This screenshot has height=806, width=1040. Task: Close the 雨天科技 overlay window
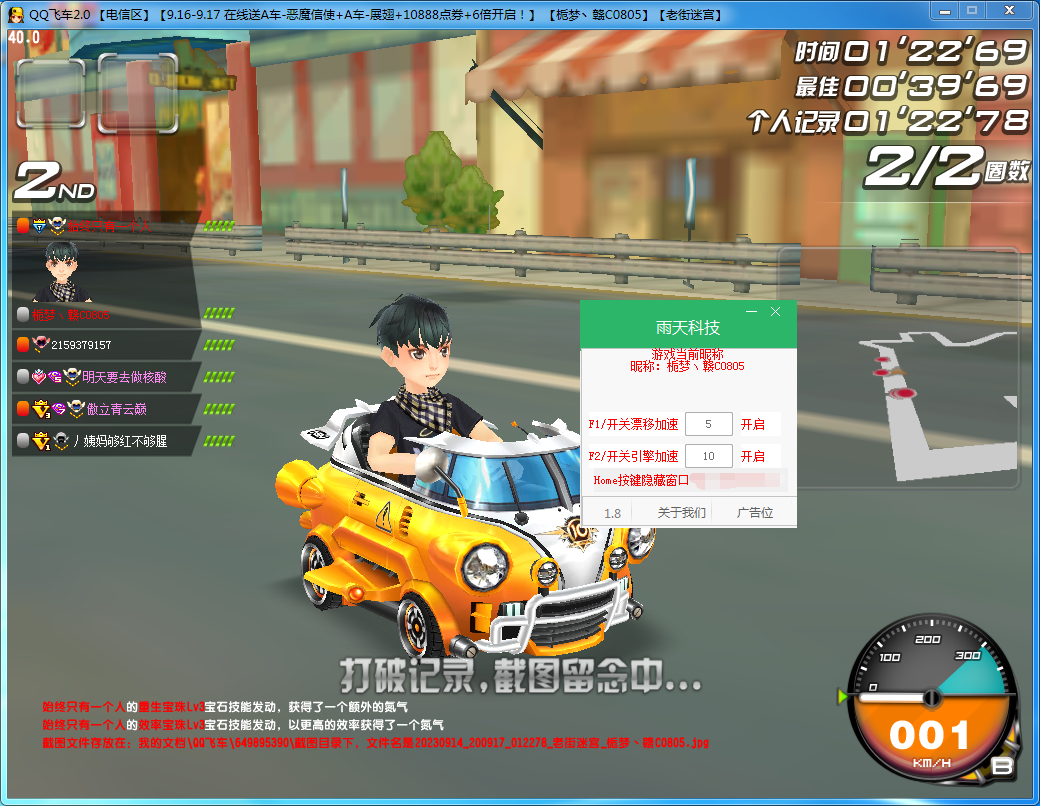click(x=775, y=312)
